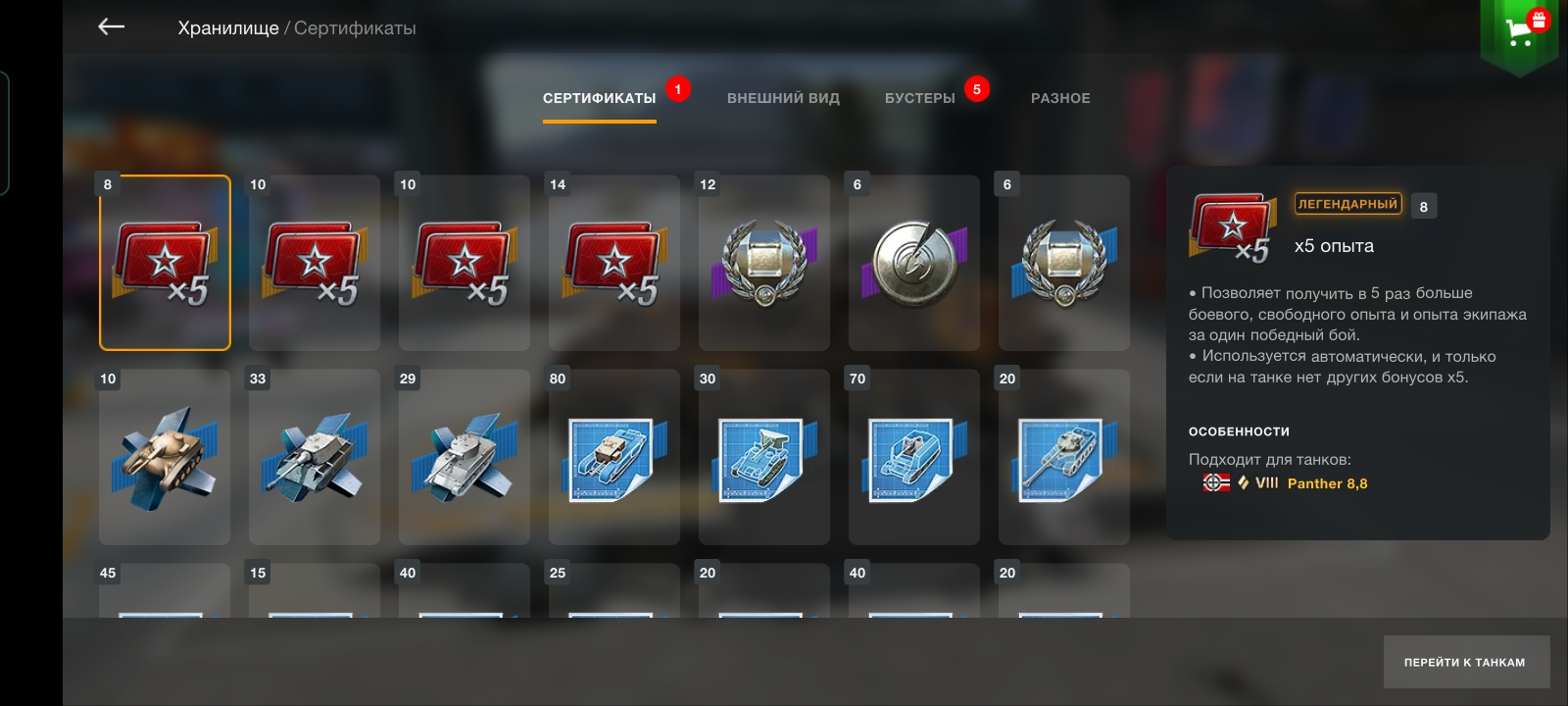
Task: Pick the tank certificate with count 29
Action: 465,457
